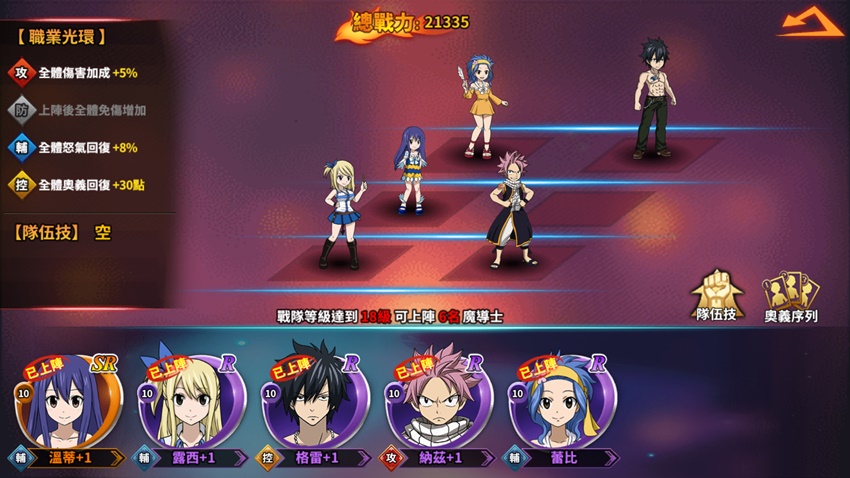Tap the 輔 support aura icon
This screenshot has height=478, width=850.
[x=21, y=148]
